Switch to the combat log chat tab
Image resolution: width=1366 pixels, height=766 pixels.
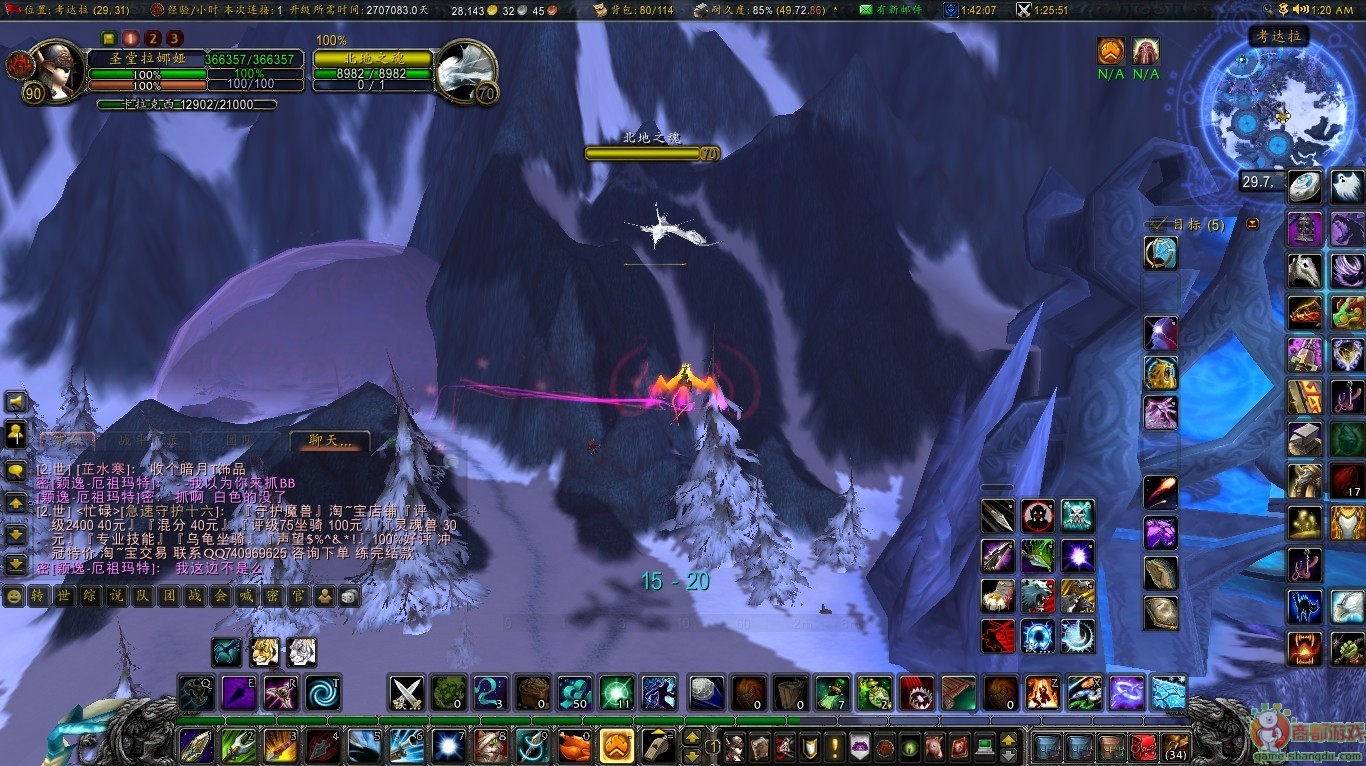[150, 440]
